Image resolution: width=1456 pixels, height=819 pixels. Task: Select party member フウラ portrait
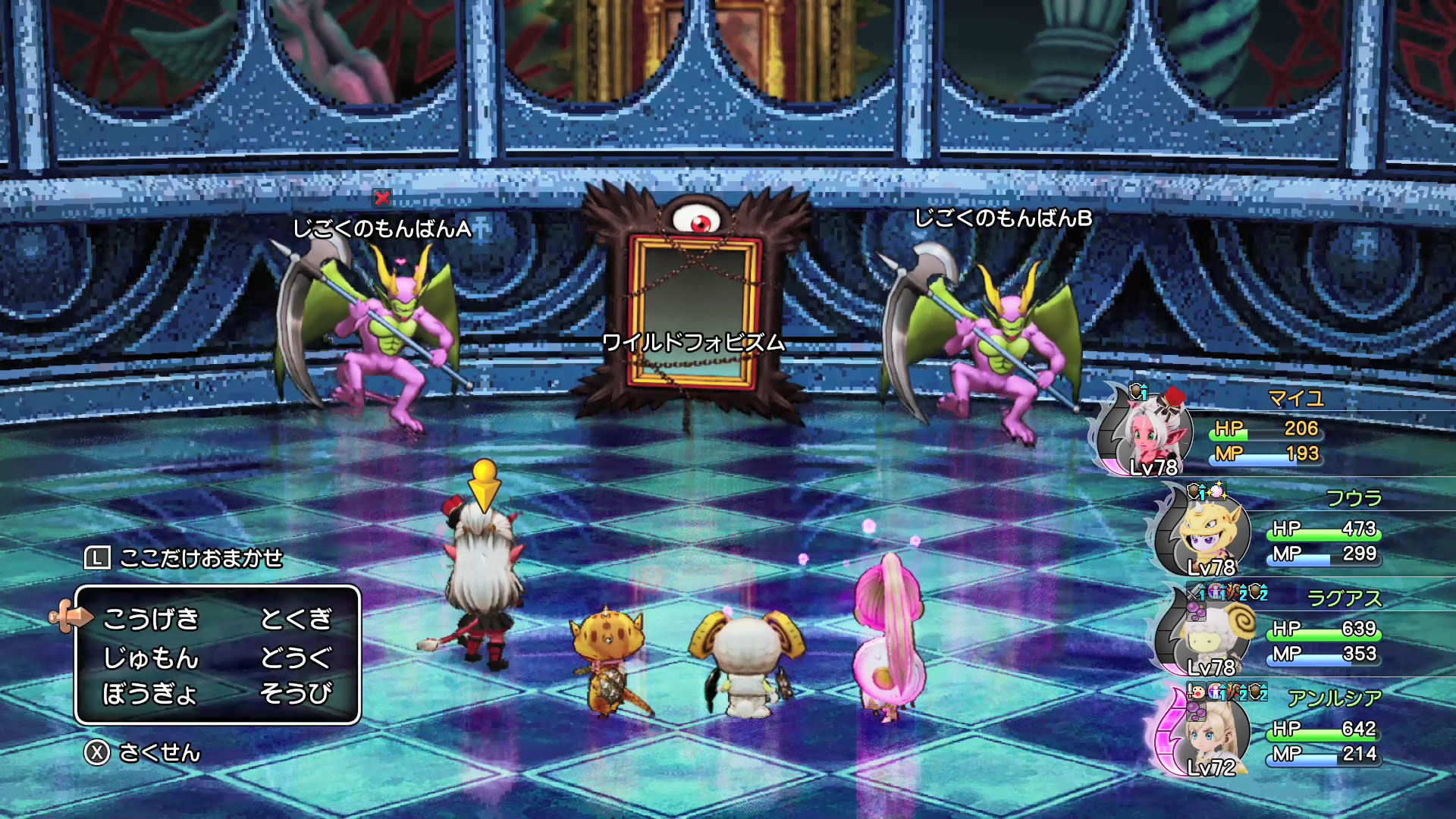[x=1203, y=532]
